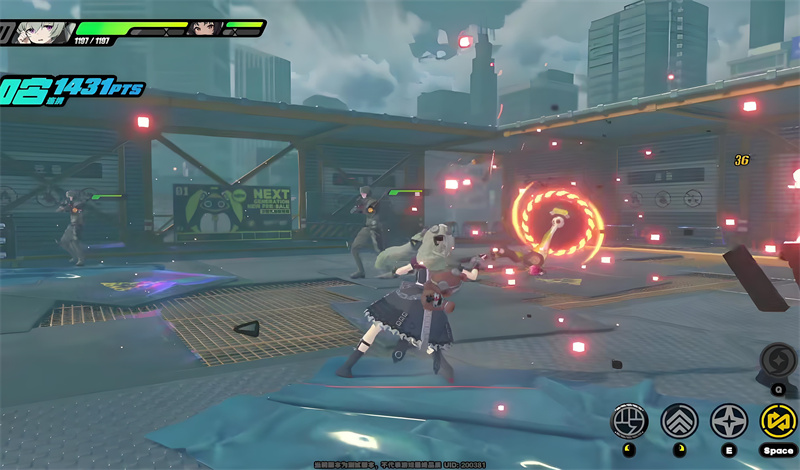Switch to the dark-haired teammate portrait

click(204, 28)
